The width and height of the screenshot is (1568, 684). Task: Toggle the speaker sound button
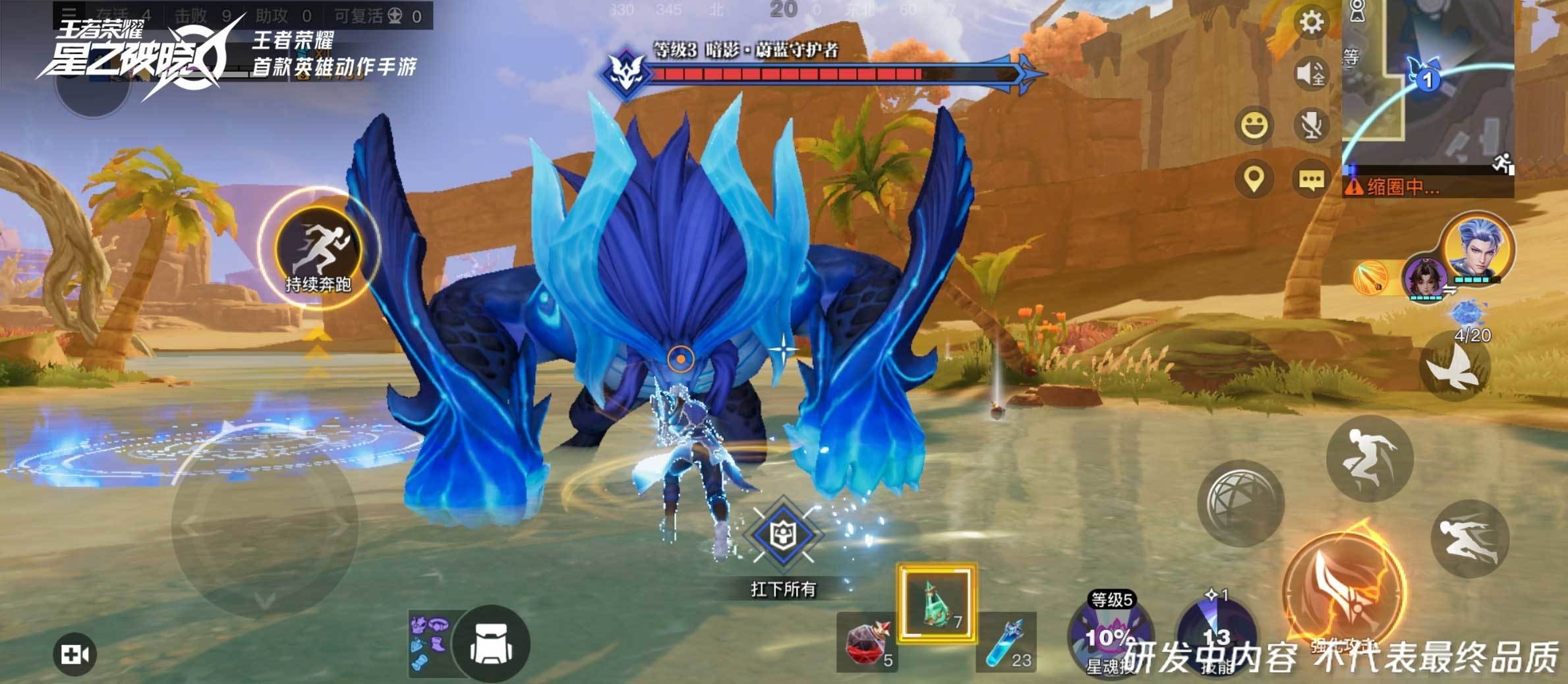1311,74
